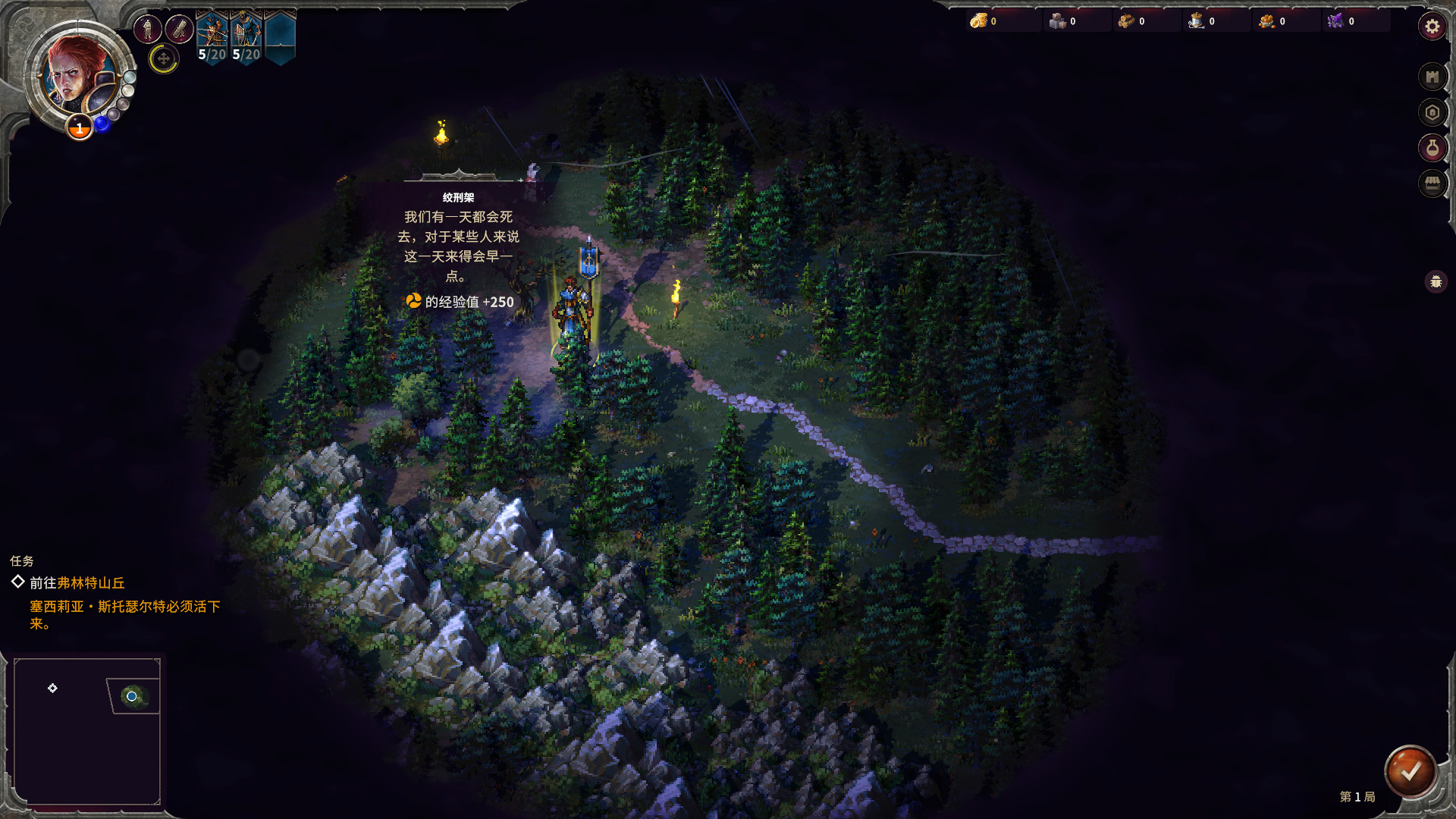
Task: Click the movement points arrows icon
Action: pos(164,58)
